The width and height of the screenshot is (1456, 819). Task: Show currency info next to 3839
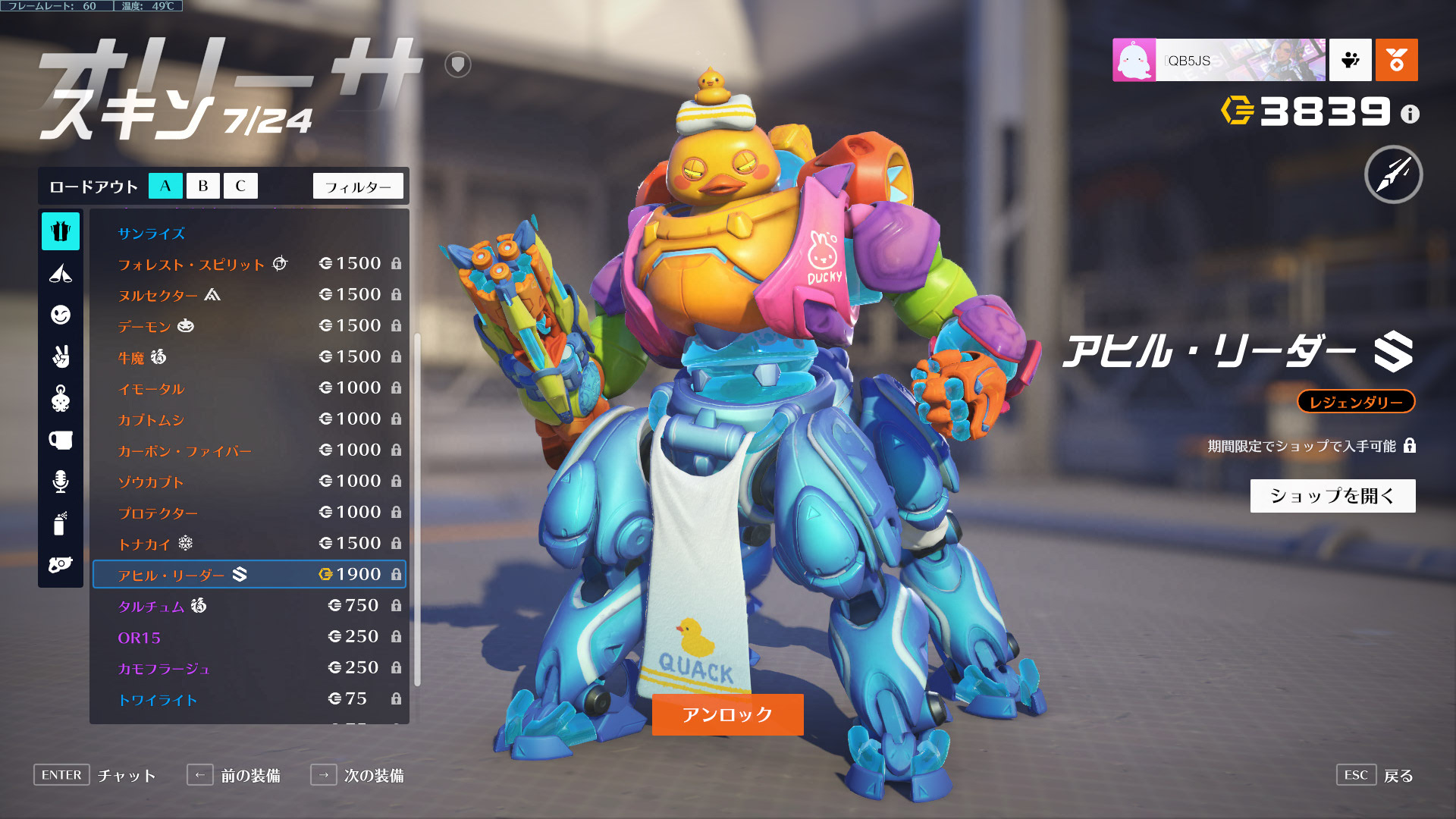(1410, 114)
